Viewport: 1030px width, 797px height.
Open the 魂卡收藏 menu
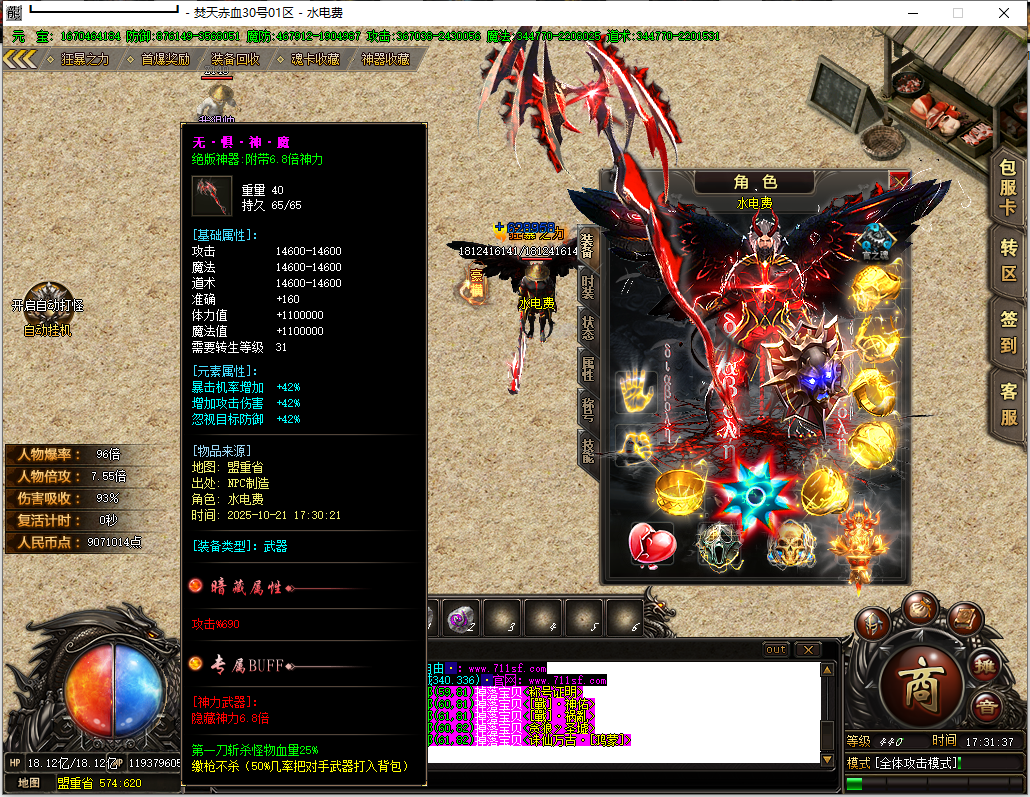tap(313, 59)
